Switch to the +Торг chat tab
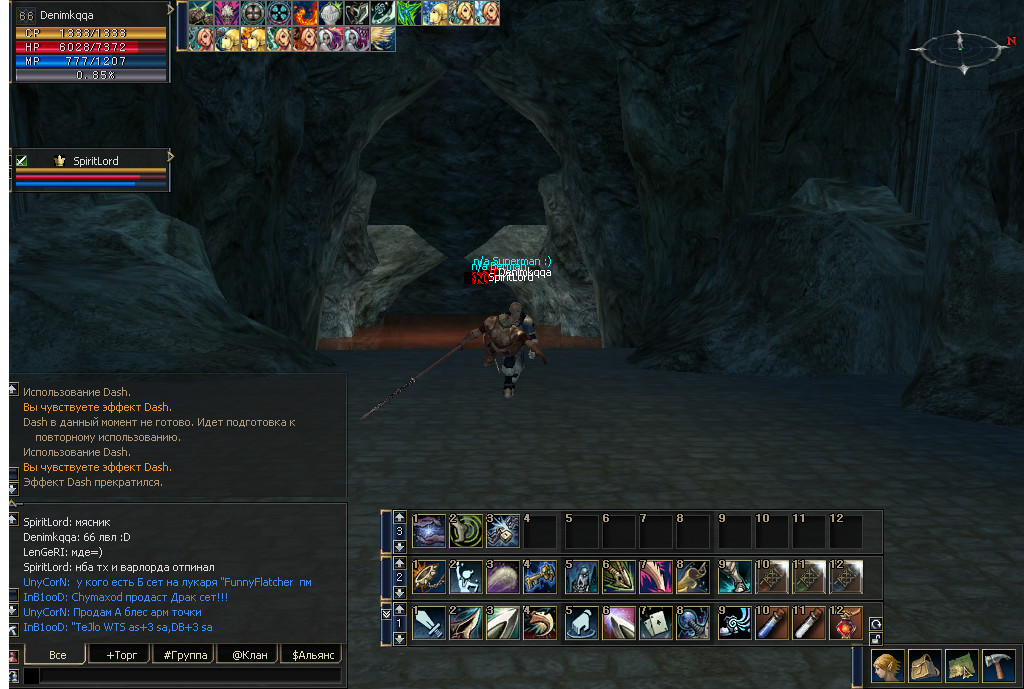 pyautogui.click(x=116, y=655)
